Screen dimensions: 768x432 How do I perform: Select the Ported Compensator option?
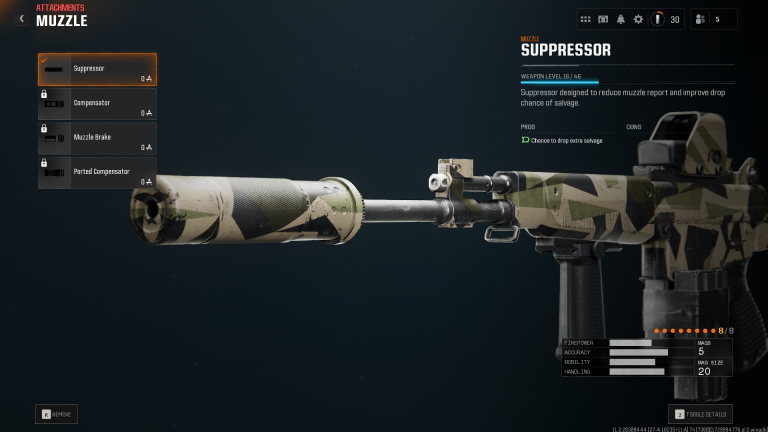click(x=97, y=172)
